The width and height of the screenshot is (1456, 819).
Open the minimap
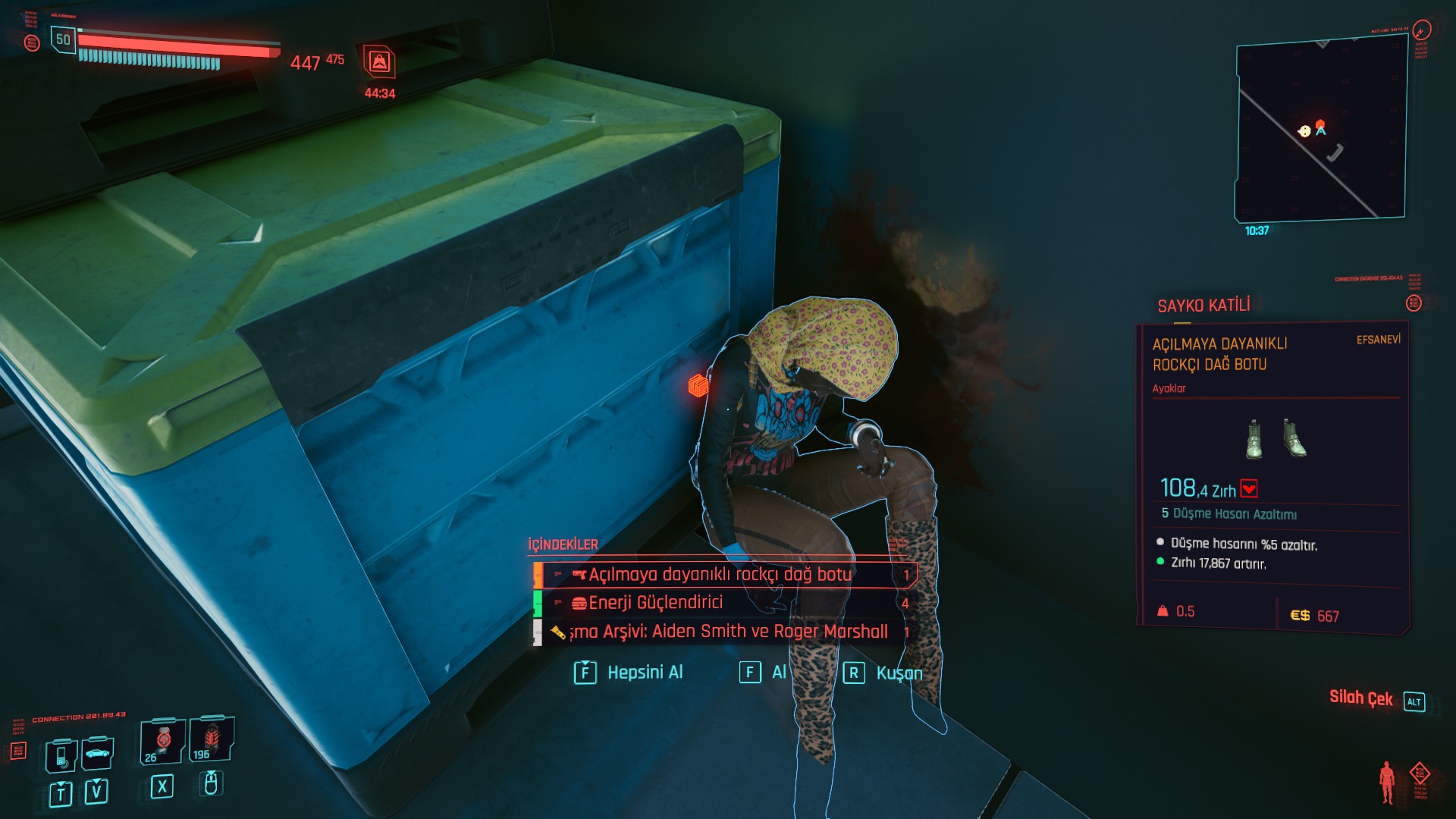tap(1320, 131)
